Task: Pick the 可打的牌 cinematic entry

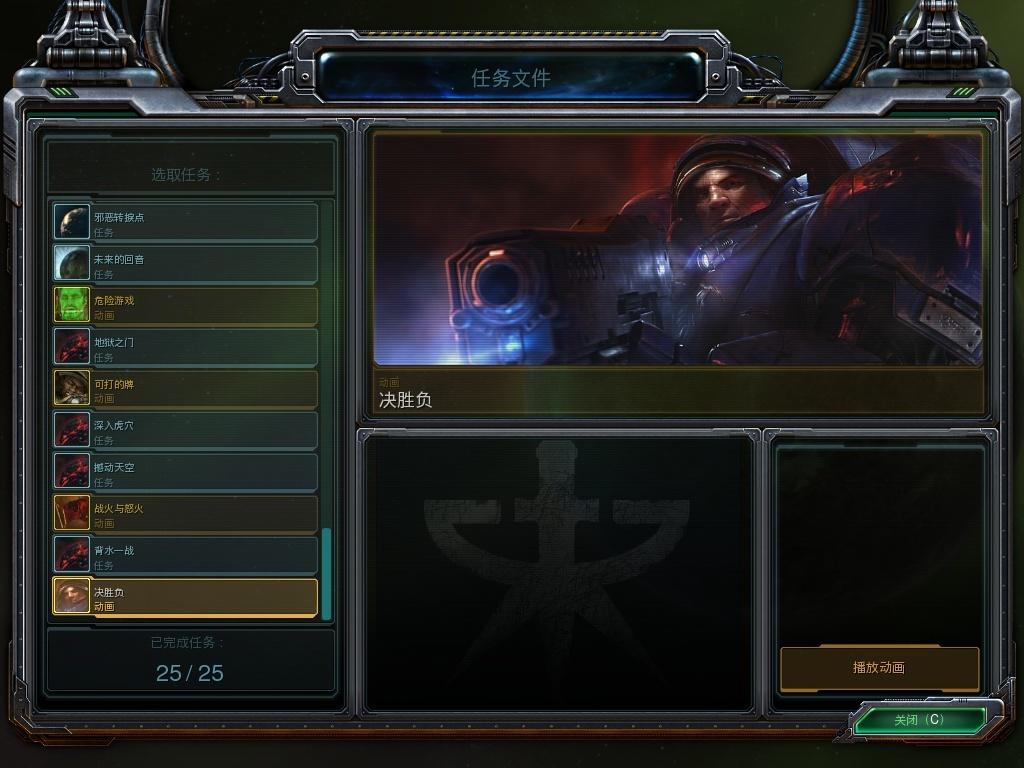Action: (x=186, y=389)
